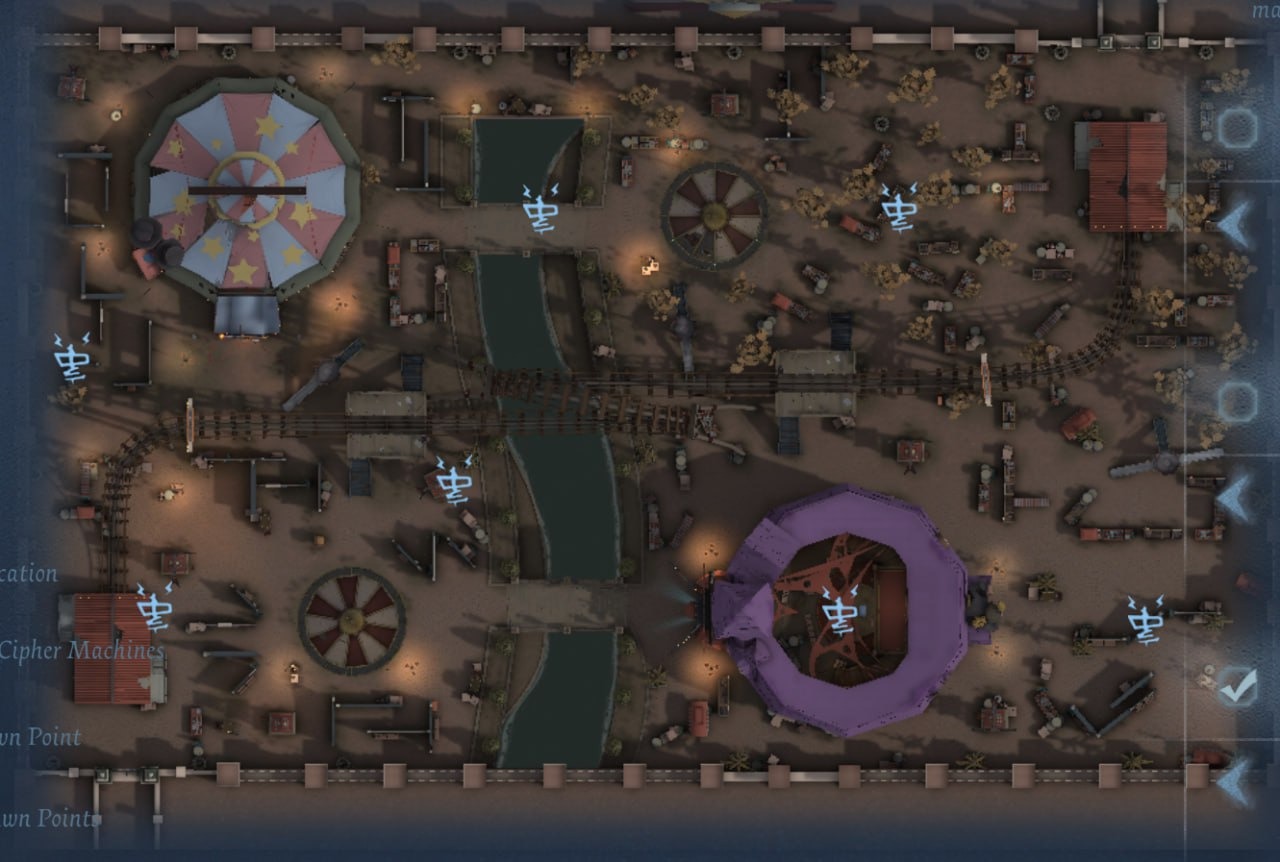1280x862 pixels.
Task: Choose the cipher marker among the autumn bushes
Action: (898, 208)
